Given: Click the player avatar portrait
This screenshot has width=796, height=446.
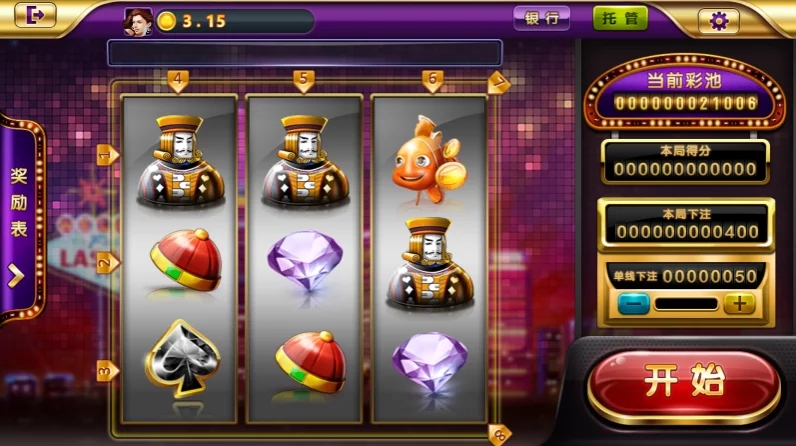Looking at the screenshot, I should tap(136, 21).
